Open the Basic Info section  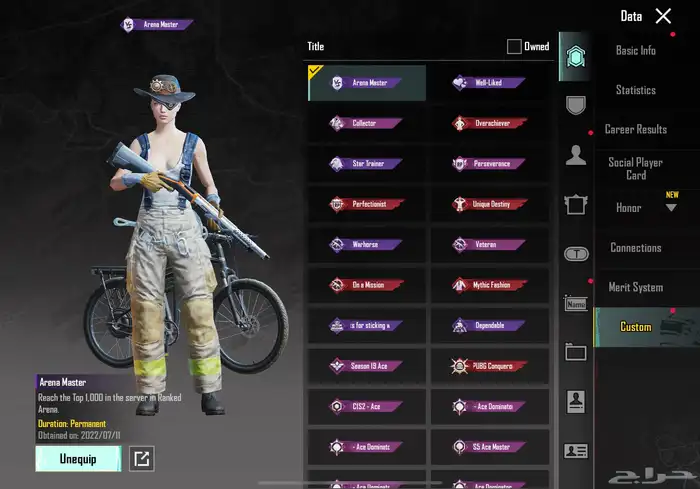pyautogui.click(x=636, y=51)
